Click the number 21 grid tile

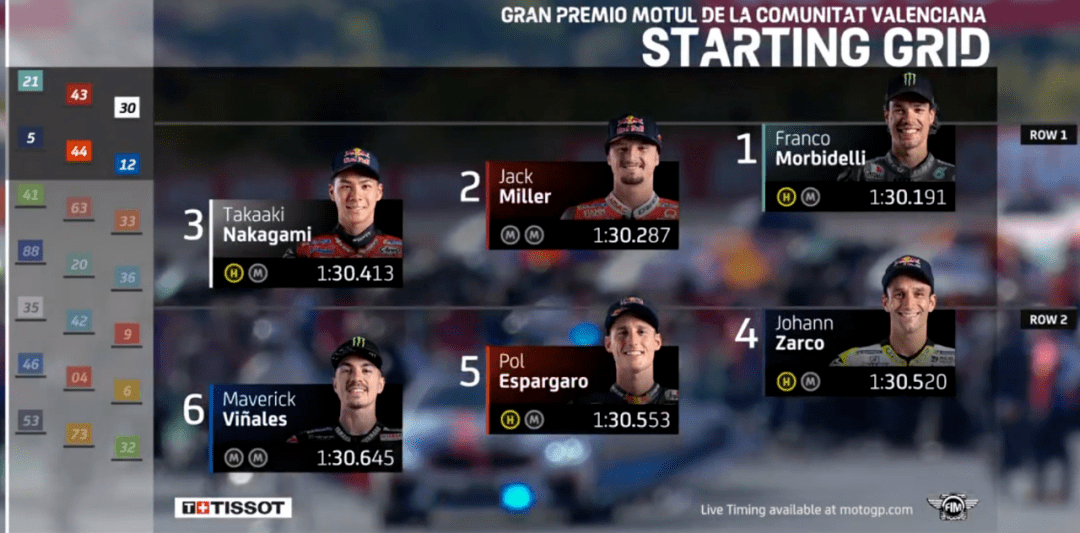click(x=31, y=81)
